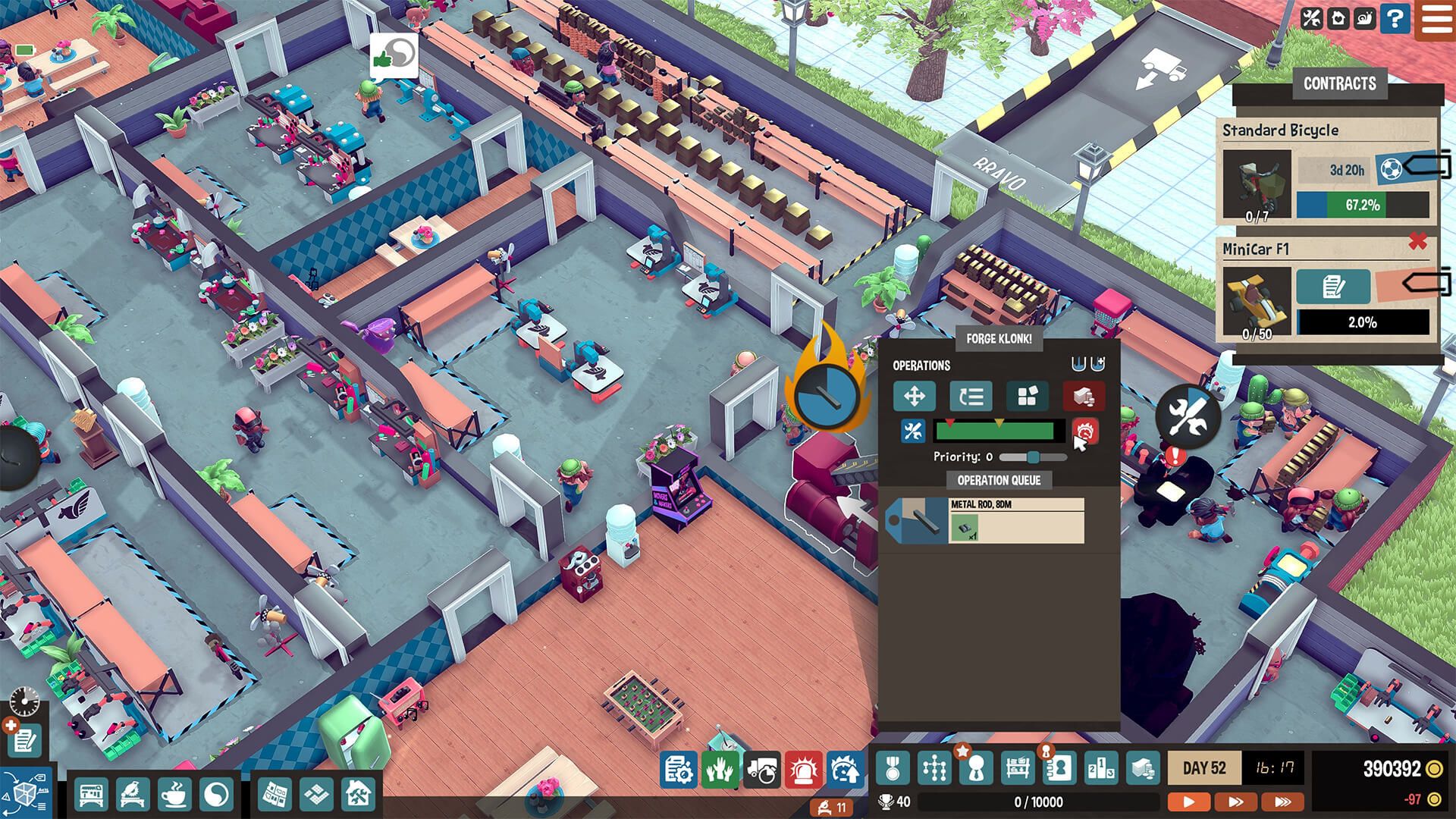1456x819 pixels.
Task: Open the leaderboard podium panel
Action: [x=1100, y=769]
